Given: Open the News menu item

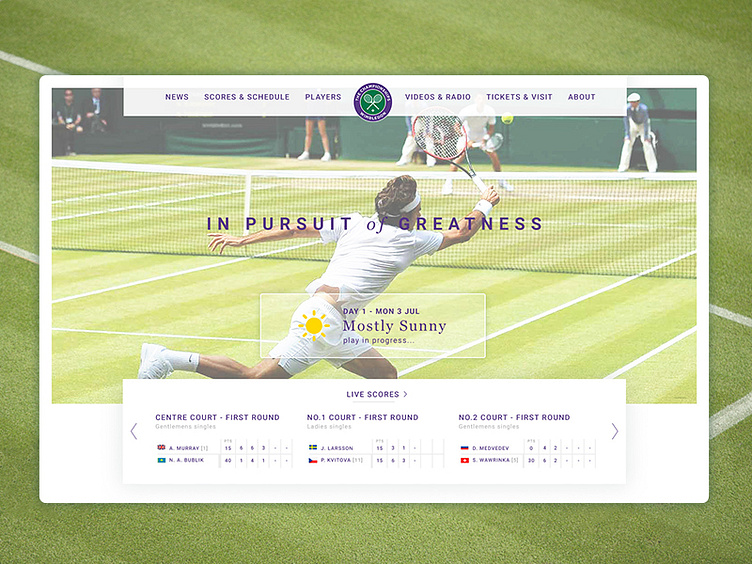Looking at the screenshot, I should (x=177, y=97).
